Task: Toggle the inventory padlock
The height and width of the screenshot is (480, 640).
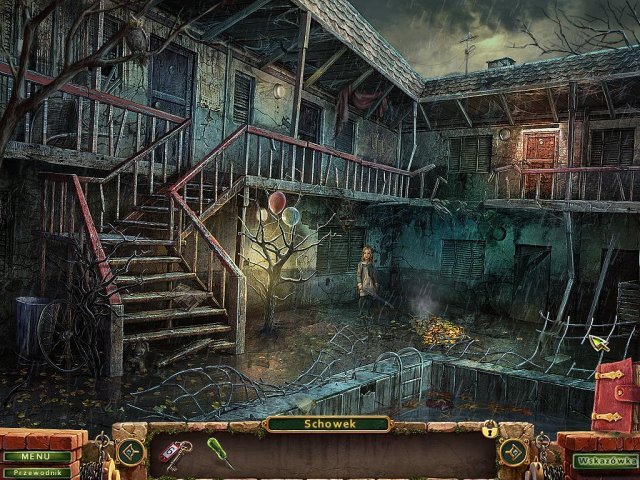Action: click(x=490, y=430)
